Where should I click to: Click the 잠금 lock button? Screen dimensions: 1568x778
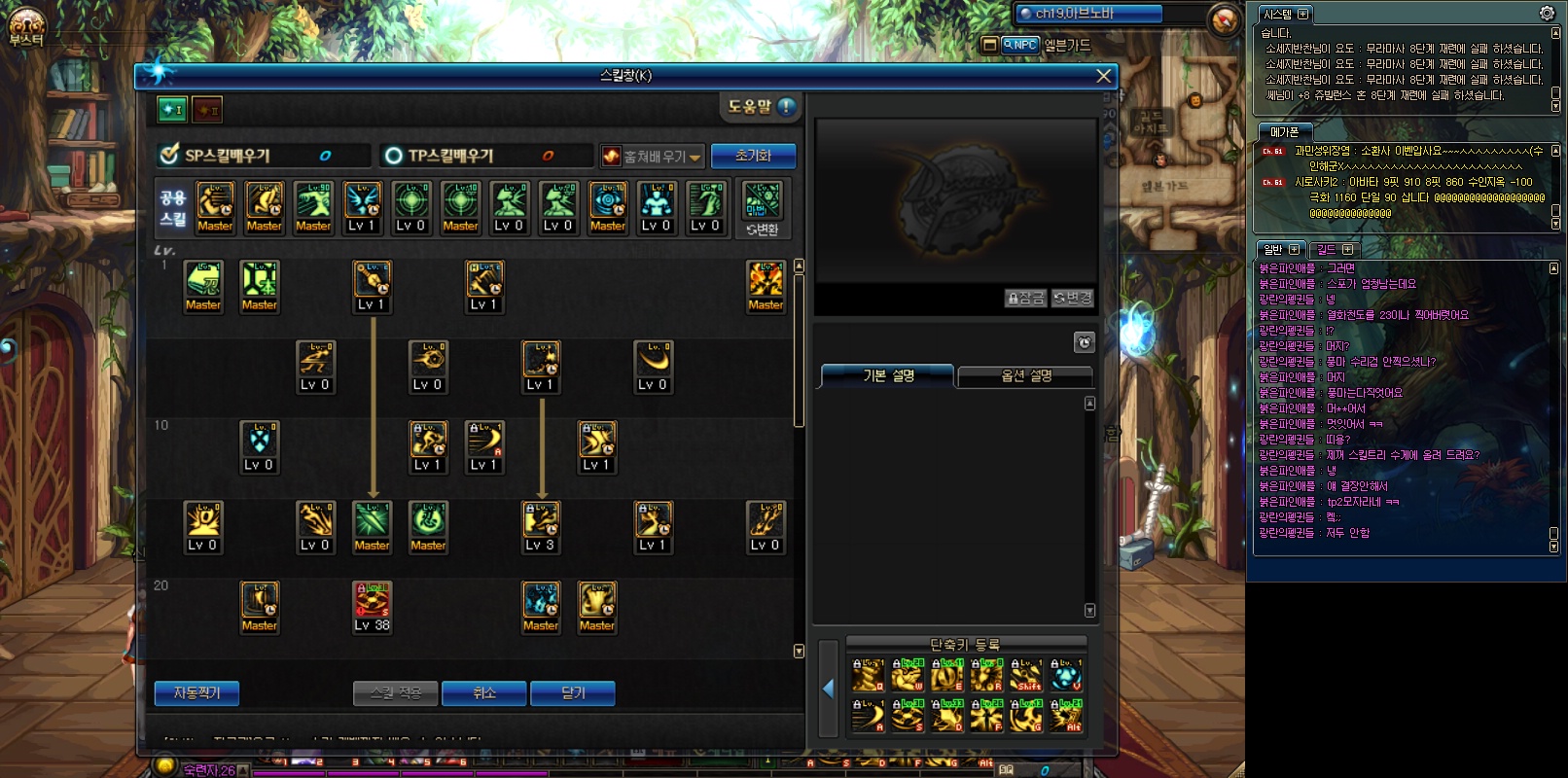click(x=1025, y=299)
